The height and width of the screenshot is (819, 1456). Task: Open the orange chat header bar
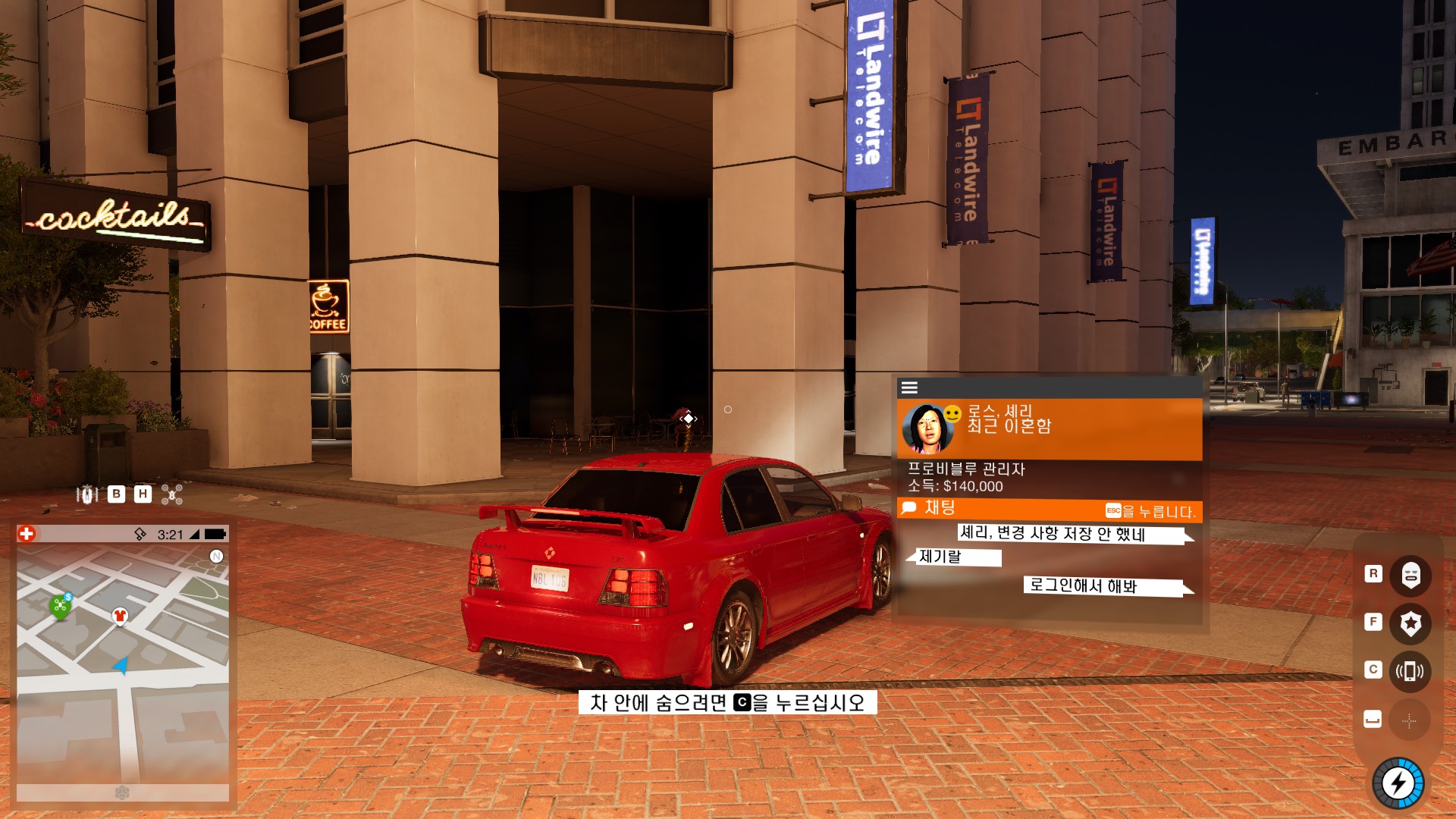click(x=1049, y=509)
